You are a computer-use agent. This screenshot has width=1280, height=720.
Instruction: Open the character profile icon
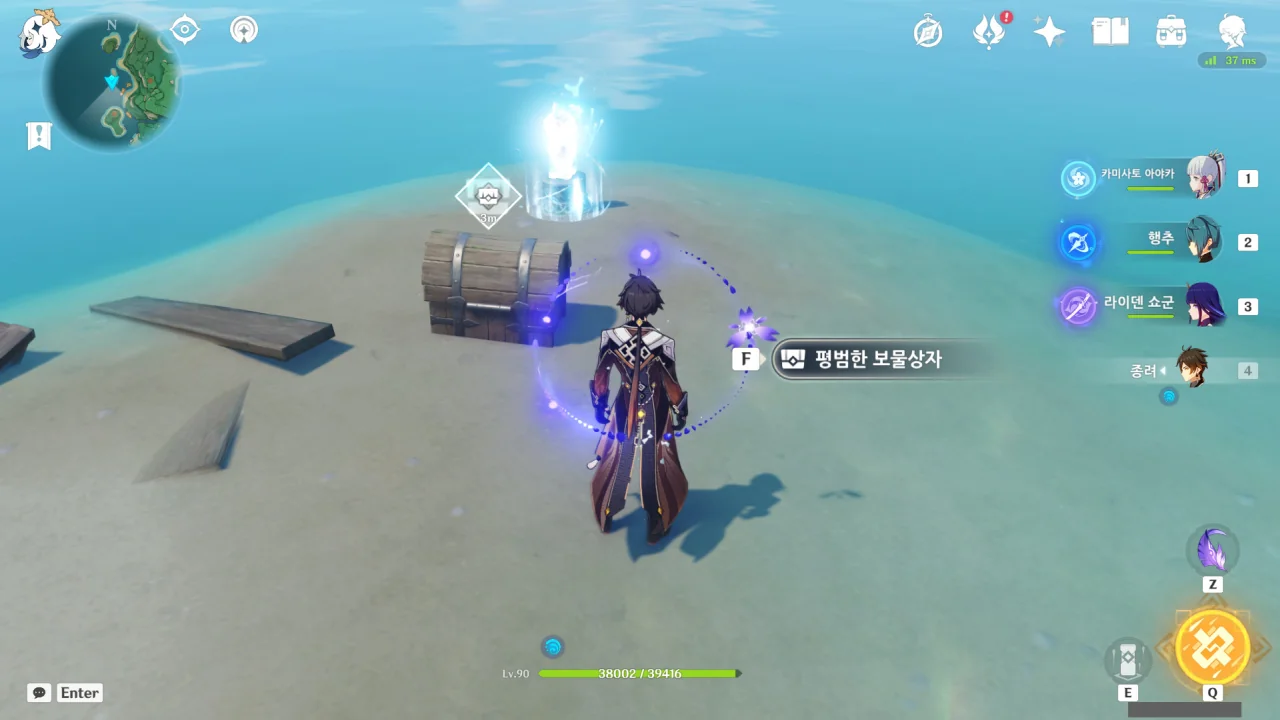pos(1232,32)
